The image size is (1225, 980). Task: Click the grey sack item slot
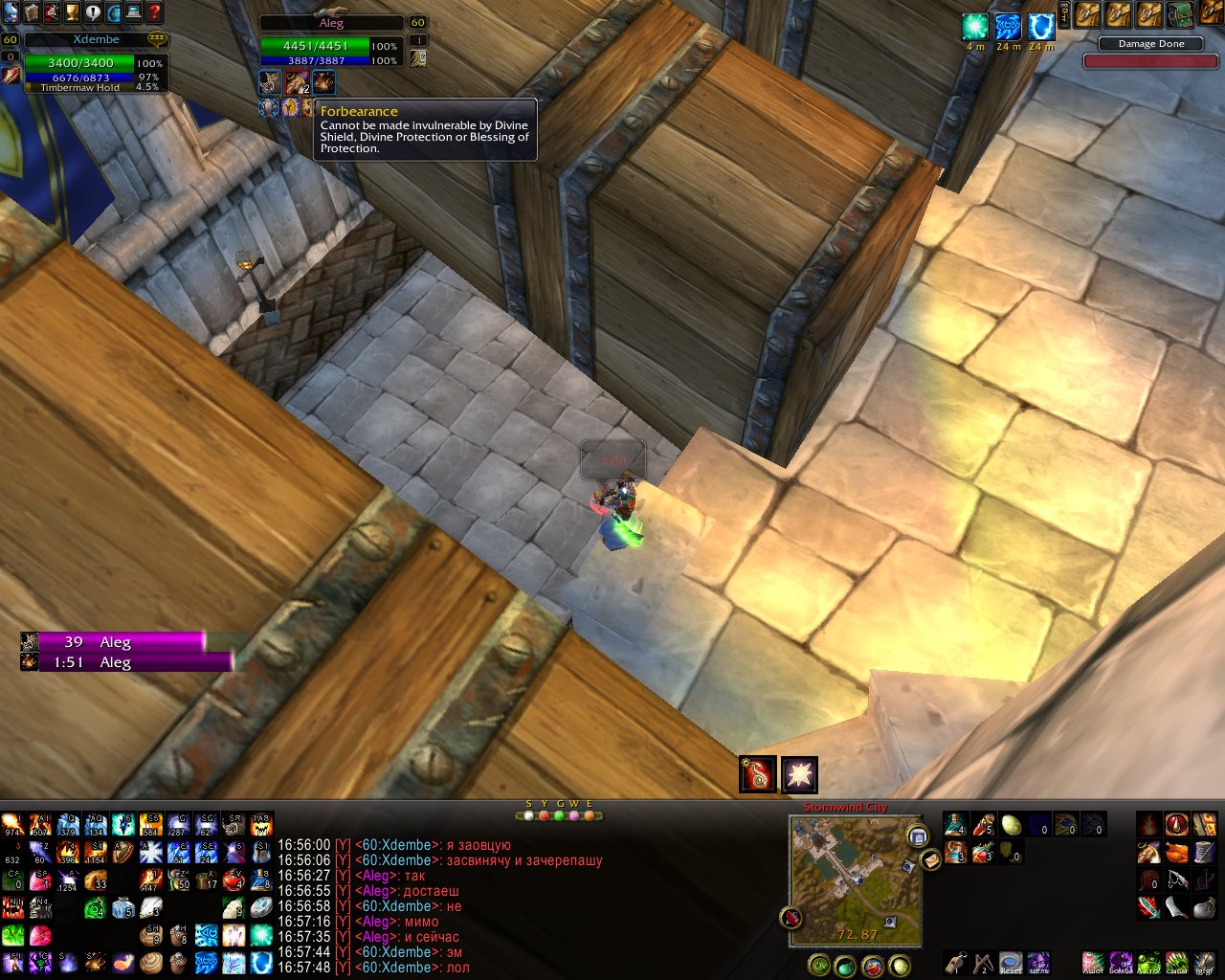click(x=1204, y=907)
